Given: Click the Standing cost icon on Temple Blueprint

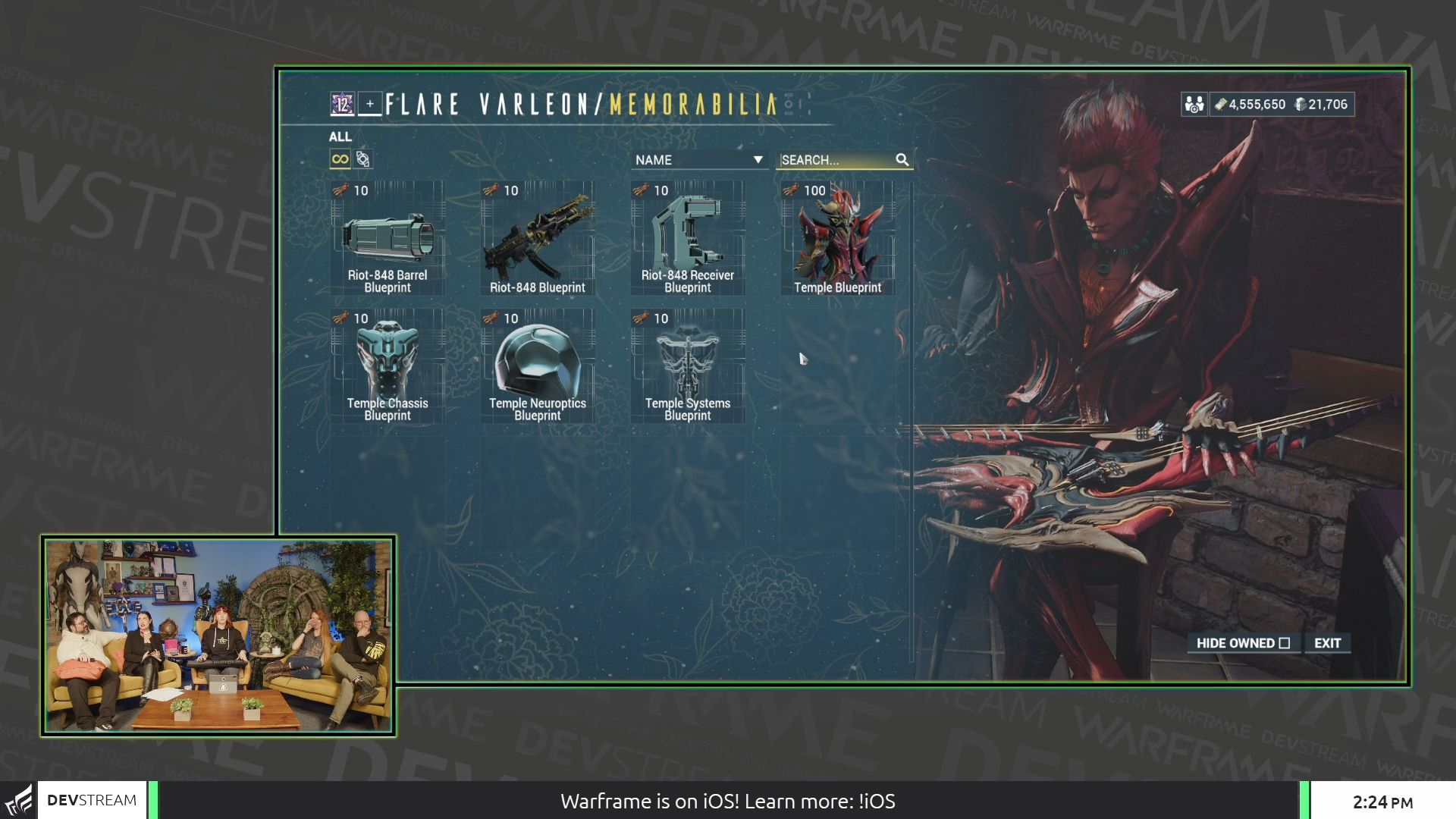Looking at the screenshot, I should point(789,190).
